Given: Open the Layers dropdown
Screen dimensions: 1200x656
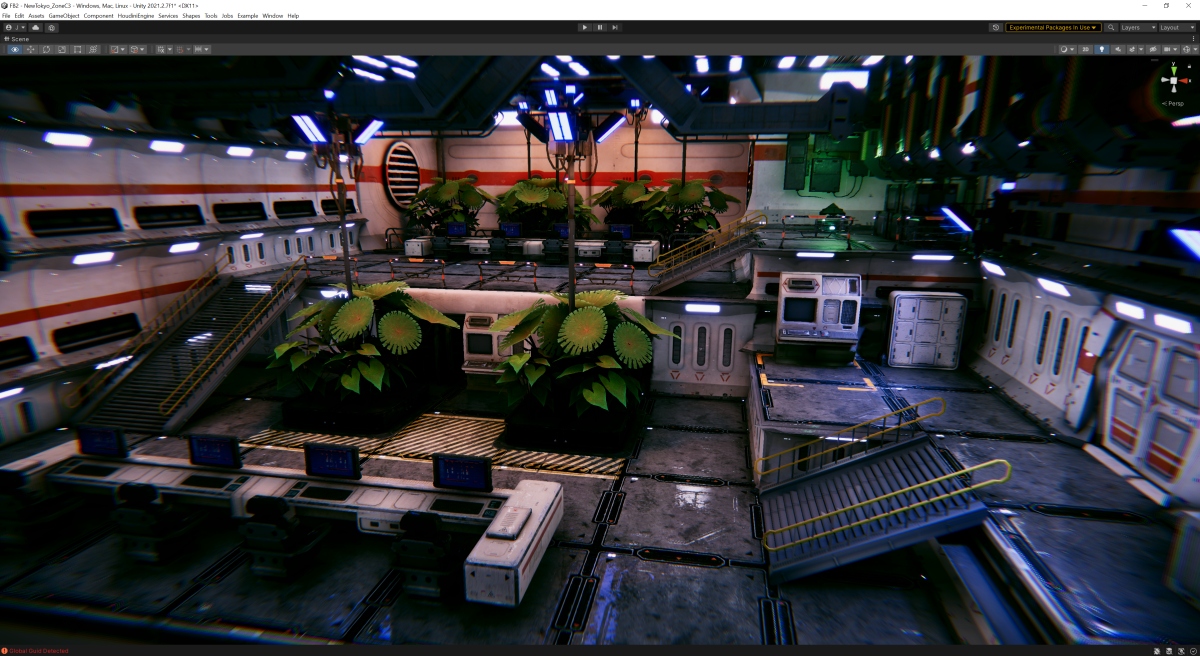Looking at the screenshot, I should (x=1135, y=27).
